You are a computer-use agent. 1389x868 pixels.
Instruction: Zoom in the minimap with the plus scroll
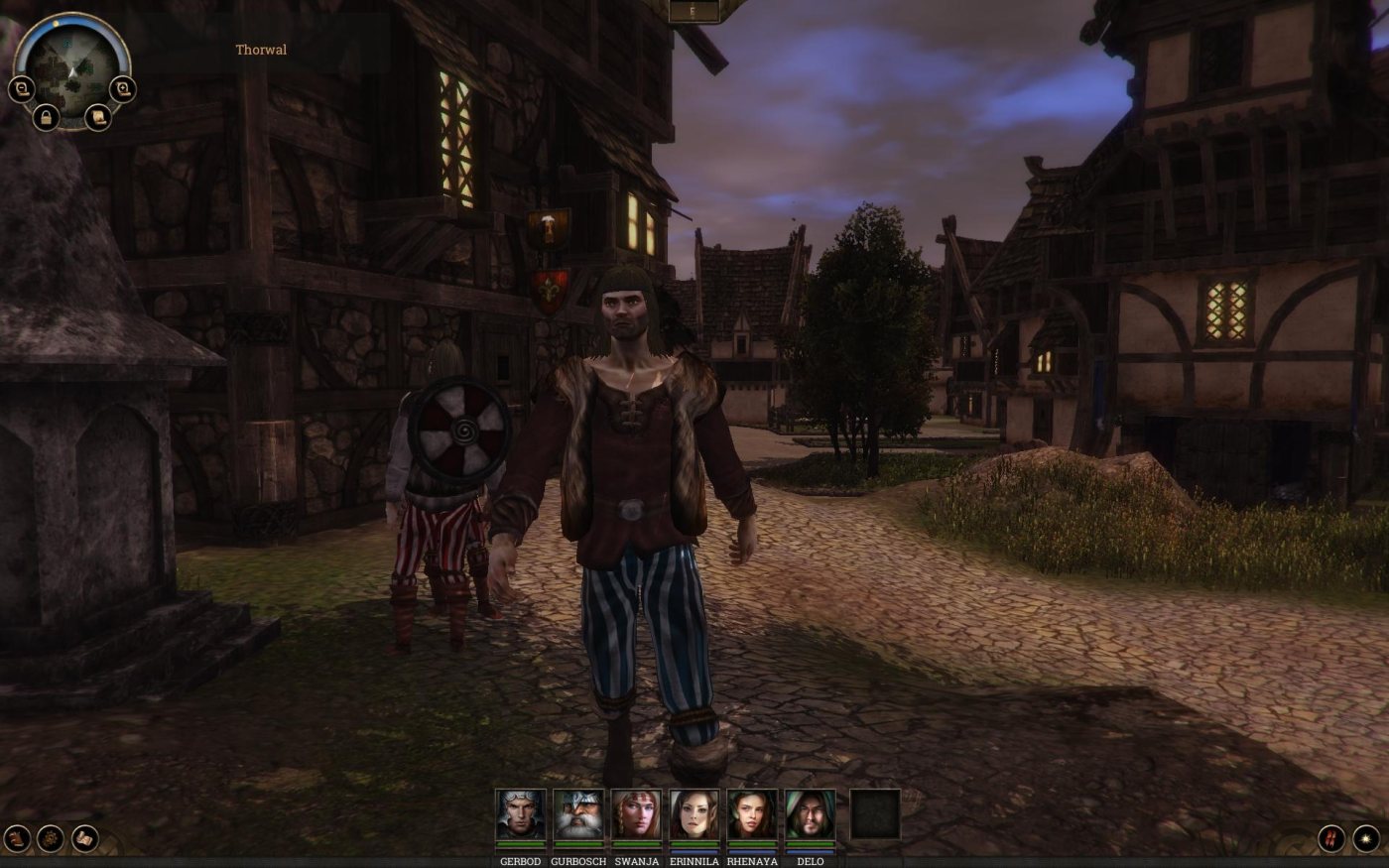click(122, 90)
